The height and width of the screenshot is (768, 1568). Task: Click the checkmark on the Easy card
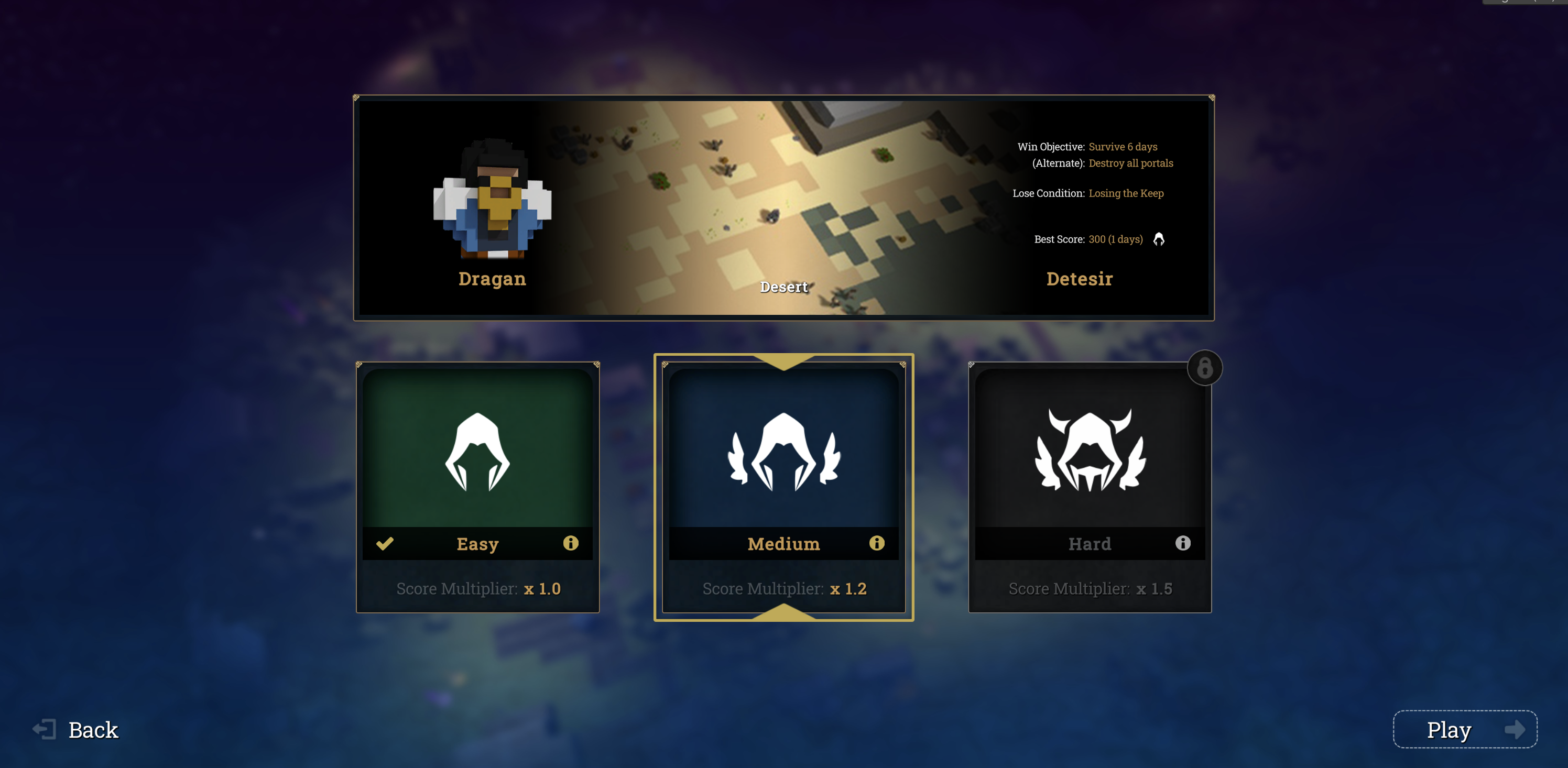pos(385,543)
